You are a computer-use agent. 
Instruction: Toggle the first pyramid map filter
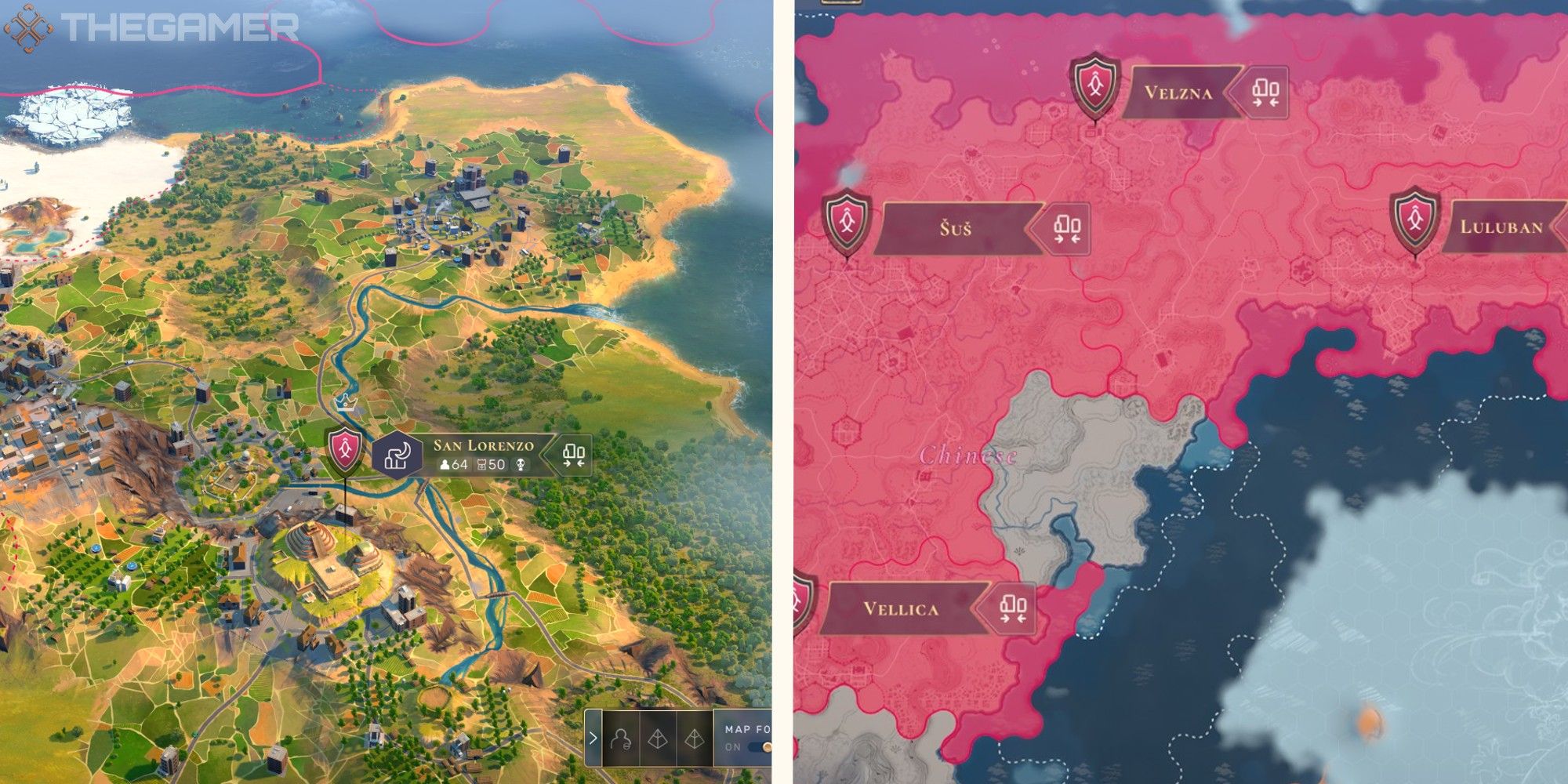tap(658, 739)
